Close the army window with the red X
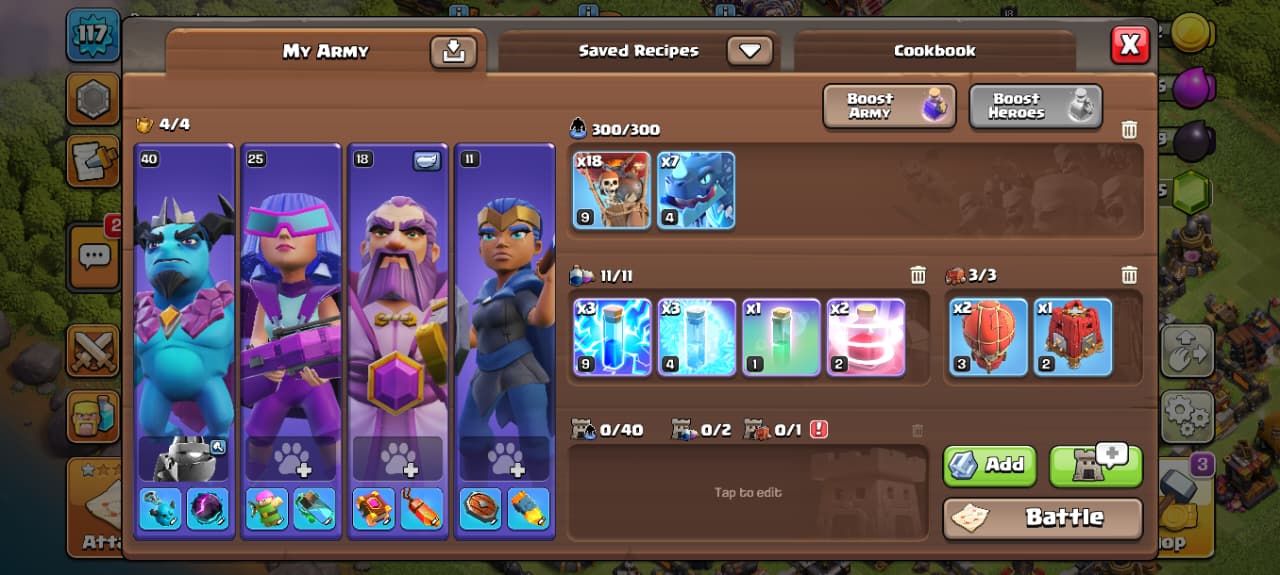Viewport: 1280px width, 575px height. pyautogui.click(x=1130, y=44)
